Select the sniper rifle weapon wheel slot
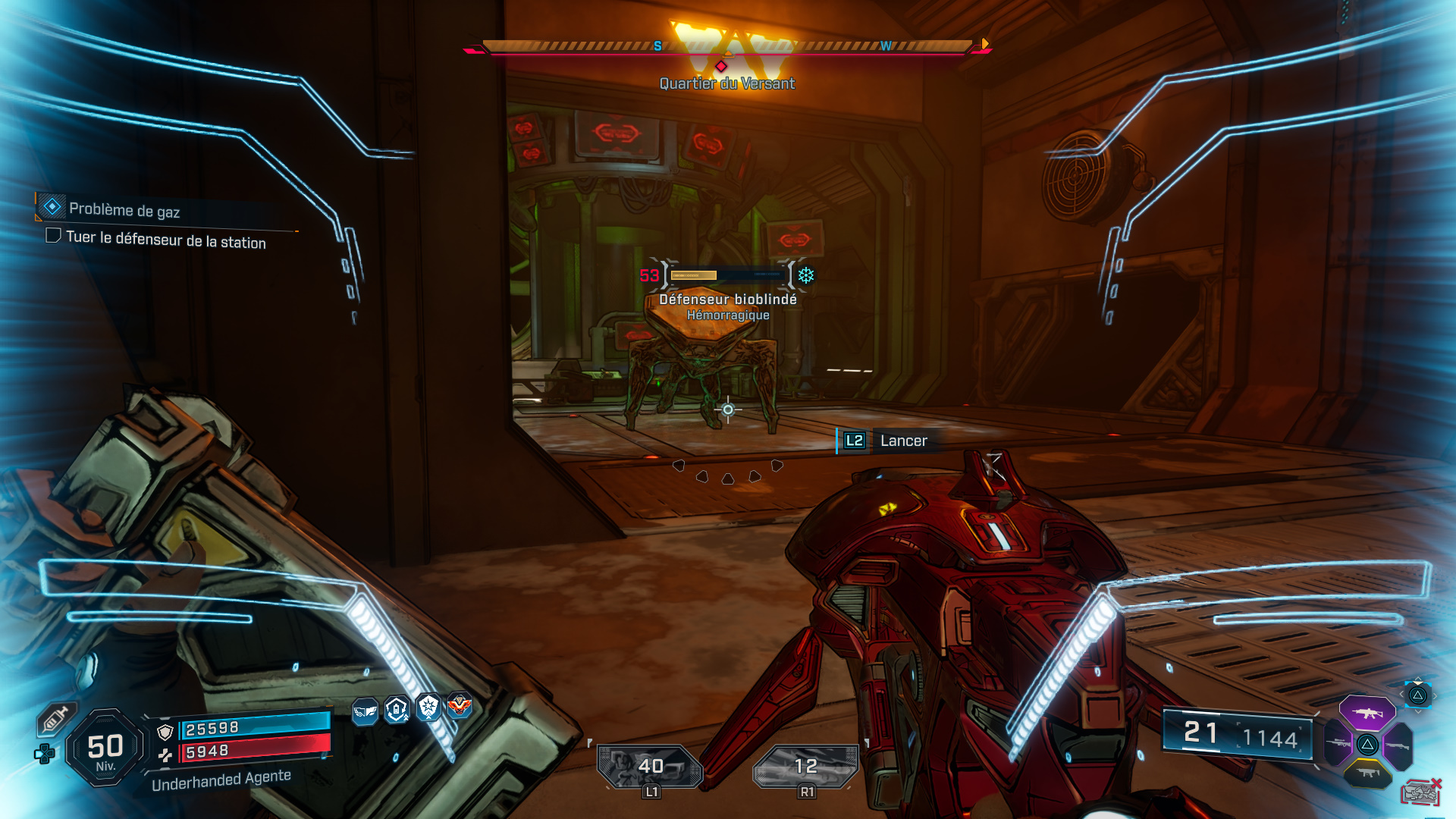This screenshot has height=819, width=1456. pos(1338,742)
